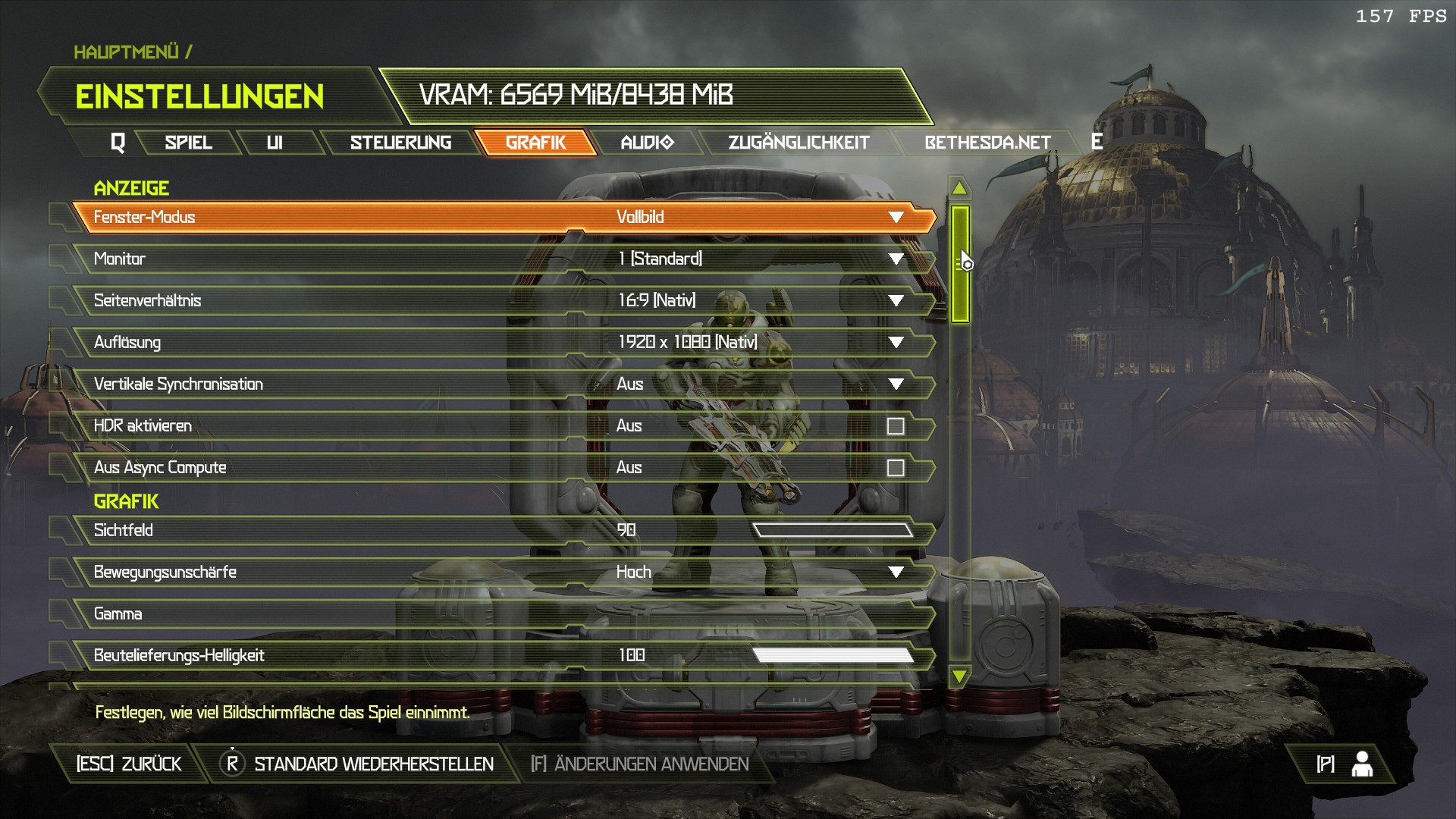Change the Seitenverhältnis dropdown

click(x=896, y=301)
